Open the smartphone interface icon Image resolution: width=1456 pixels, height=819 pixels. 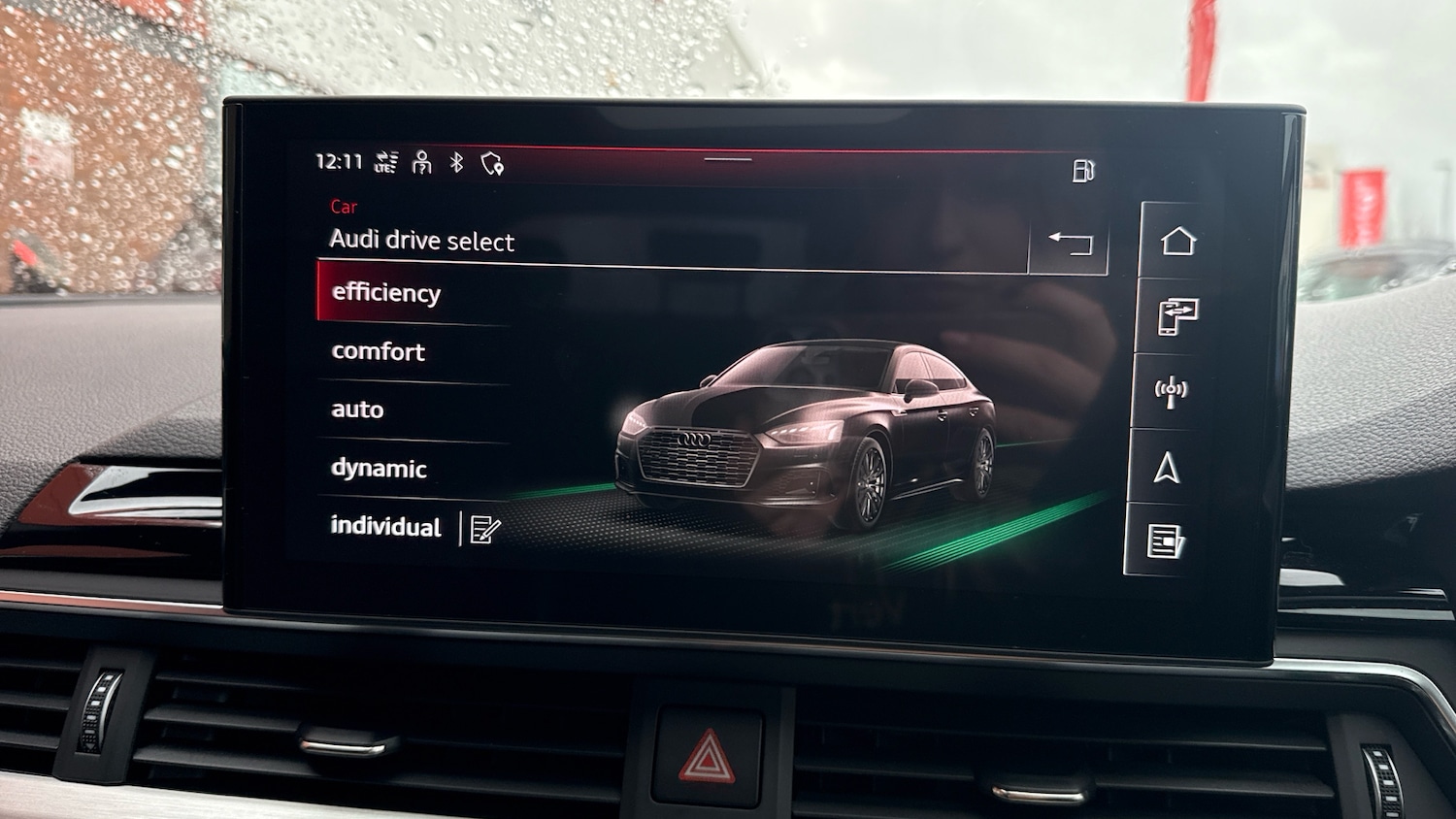pos(1175,313)
